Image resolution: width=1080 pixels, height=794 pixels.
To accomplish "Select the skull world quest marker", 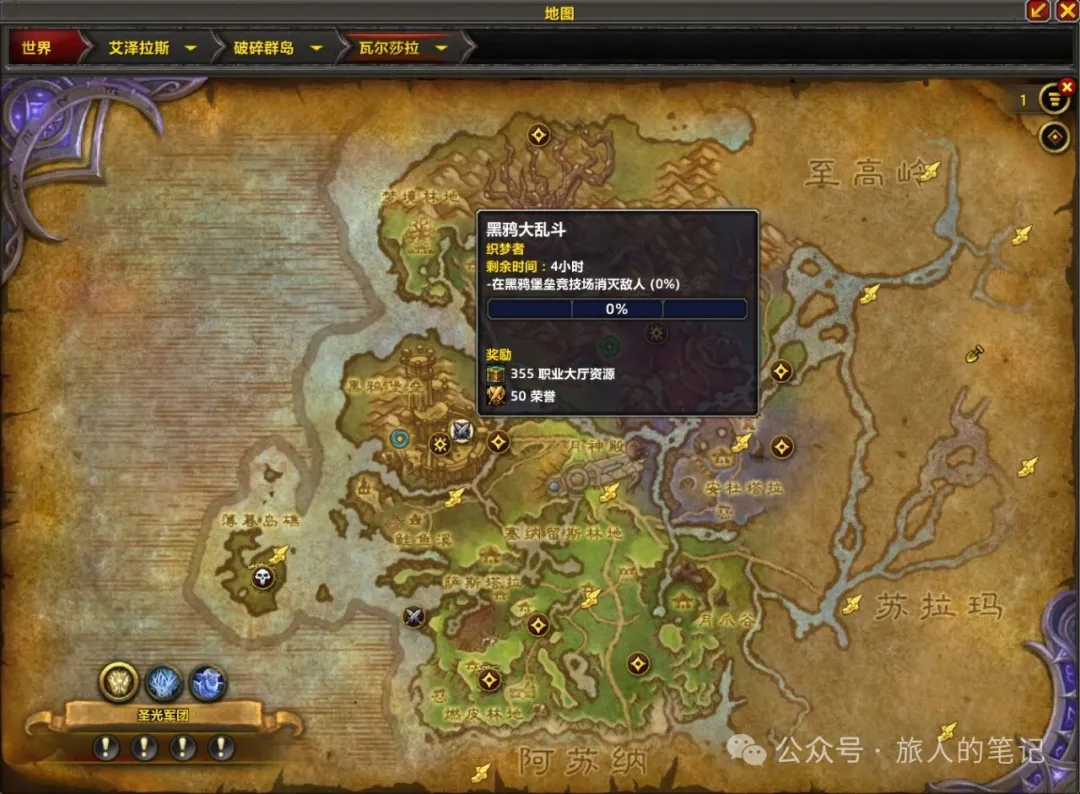I will [262, 577].
